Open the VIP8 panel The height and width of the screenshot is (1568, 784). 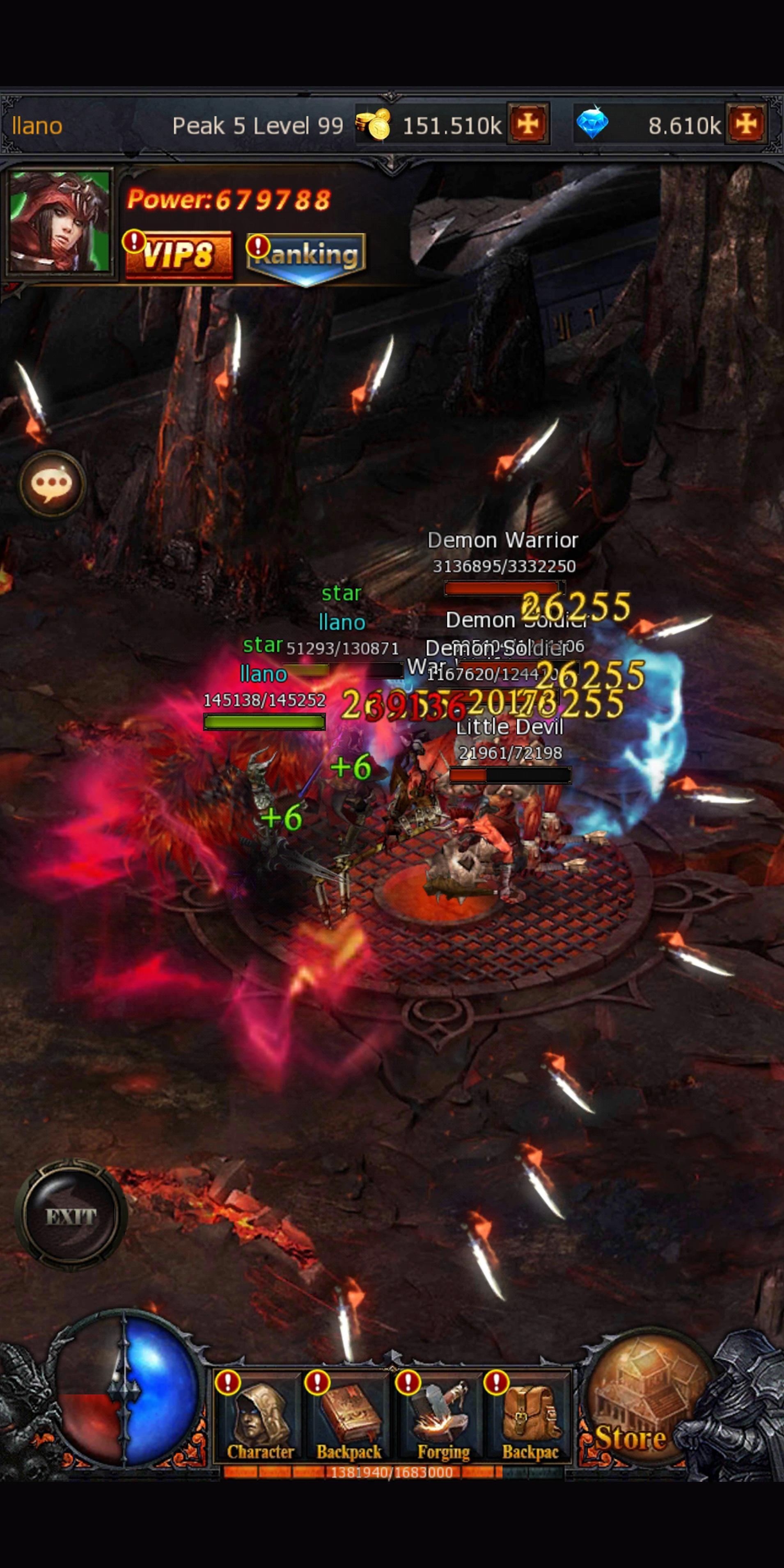(178, 254)
